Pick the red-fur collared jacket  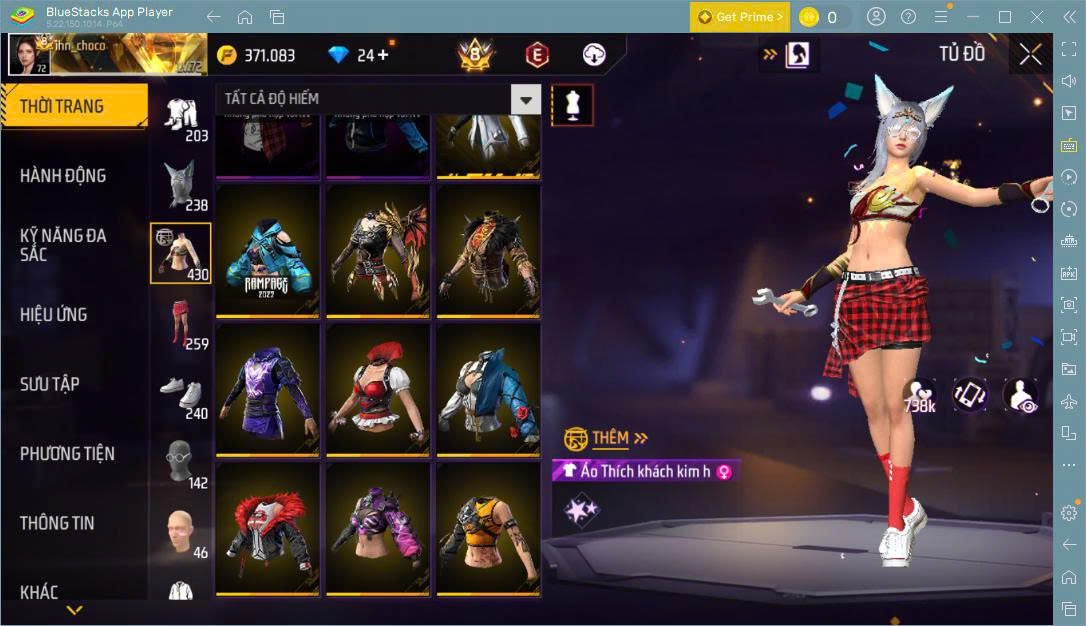coord(268,528)
